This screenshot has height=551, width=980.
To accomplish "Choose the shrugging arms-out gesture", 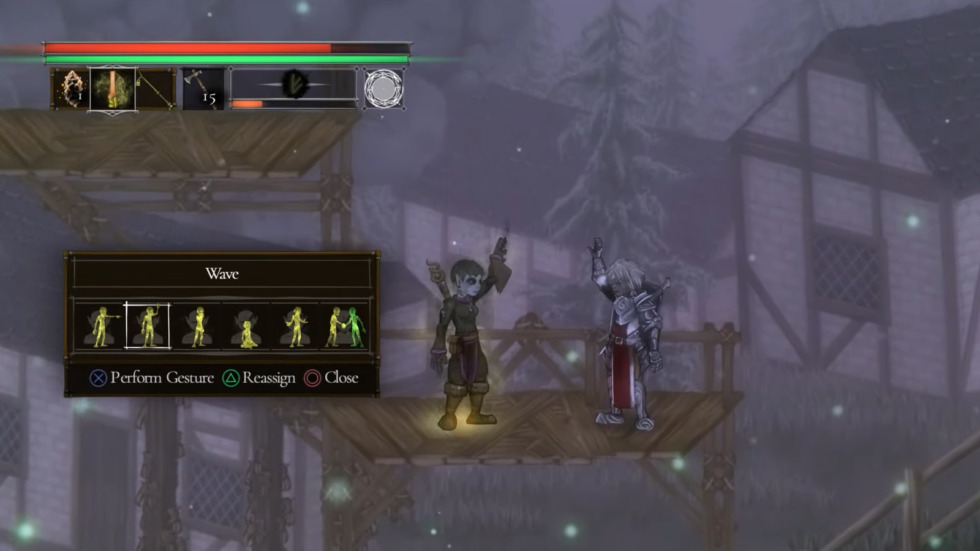I will [x=296, y=326].
